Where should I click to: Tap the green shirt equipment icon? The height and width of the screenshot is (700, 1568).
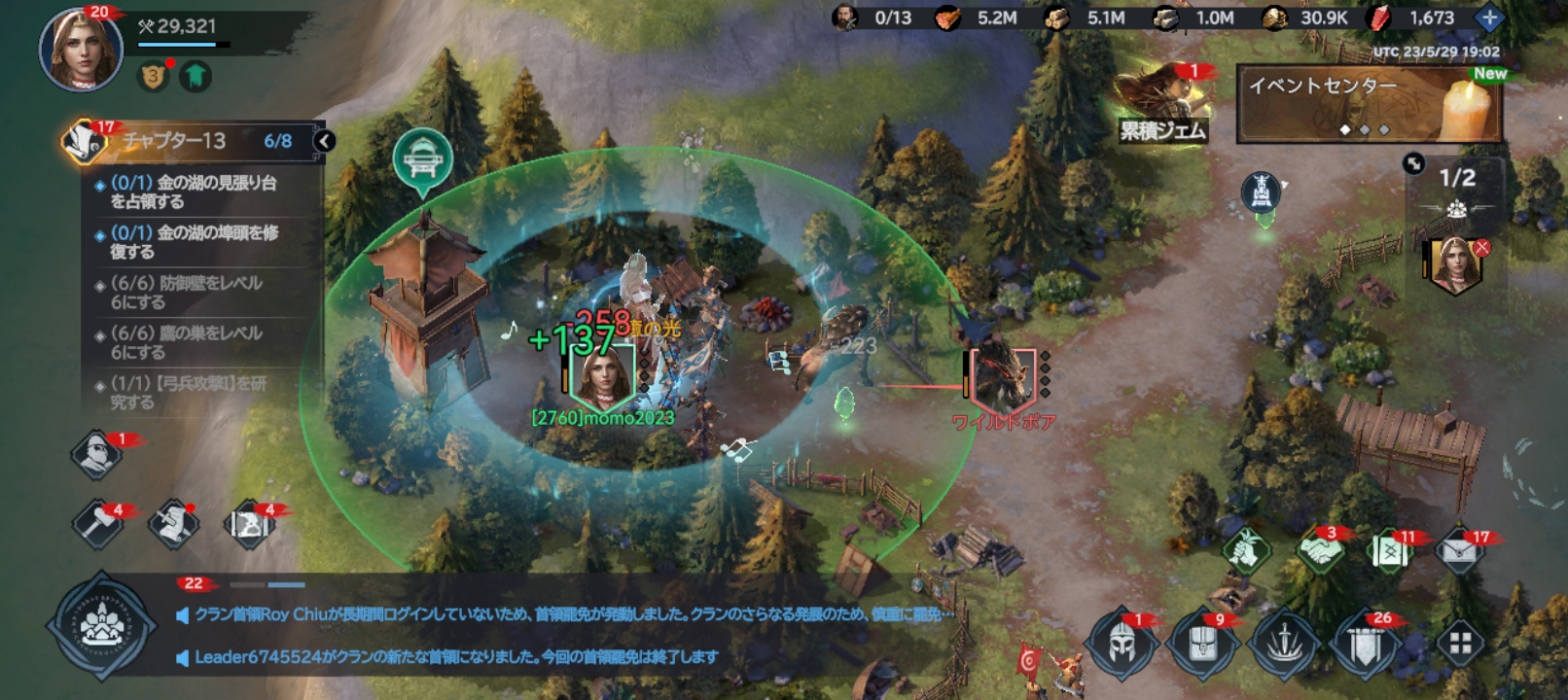(x=196, y=76)
